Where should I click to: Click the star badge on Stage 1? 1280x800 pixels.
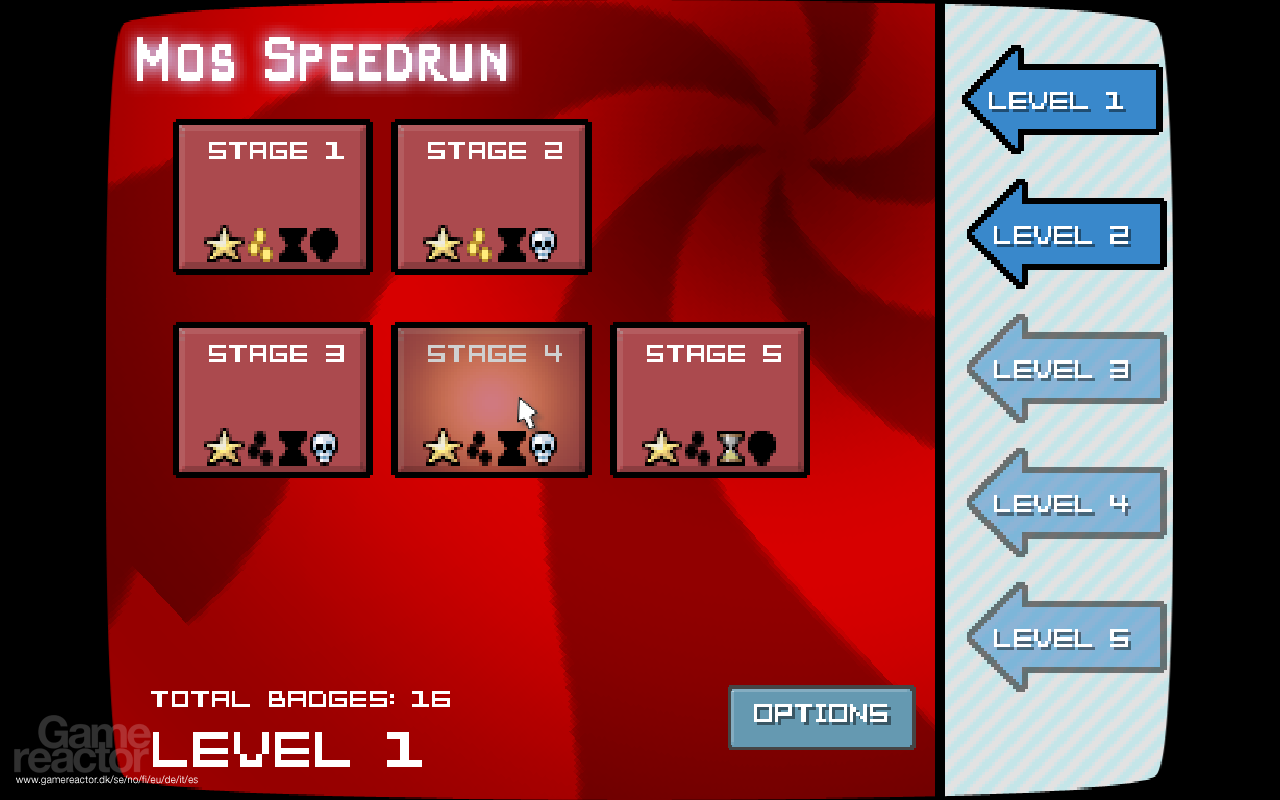tap(222, 243)
